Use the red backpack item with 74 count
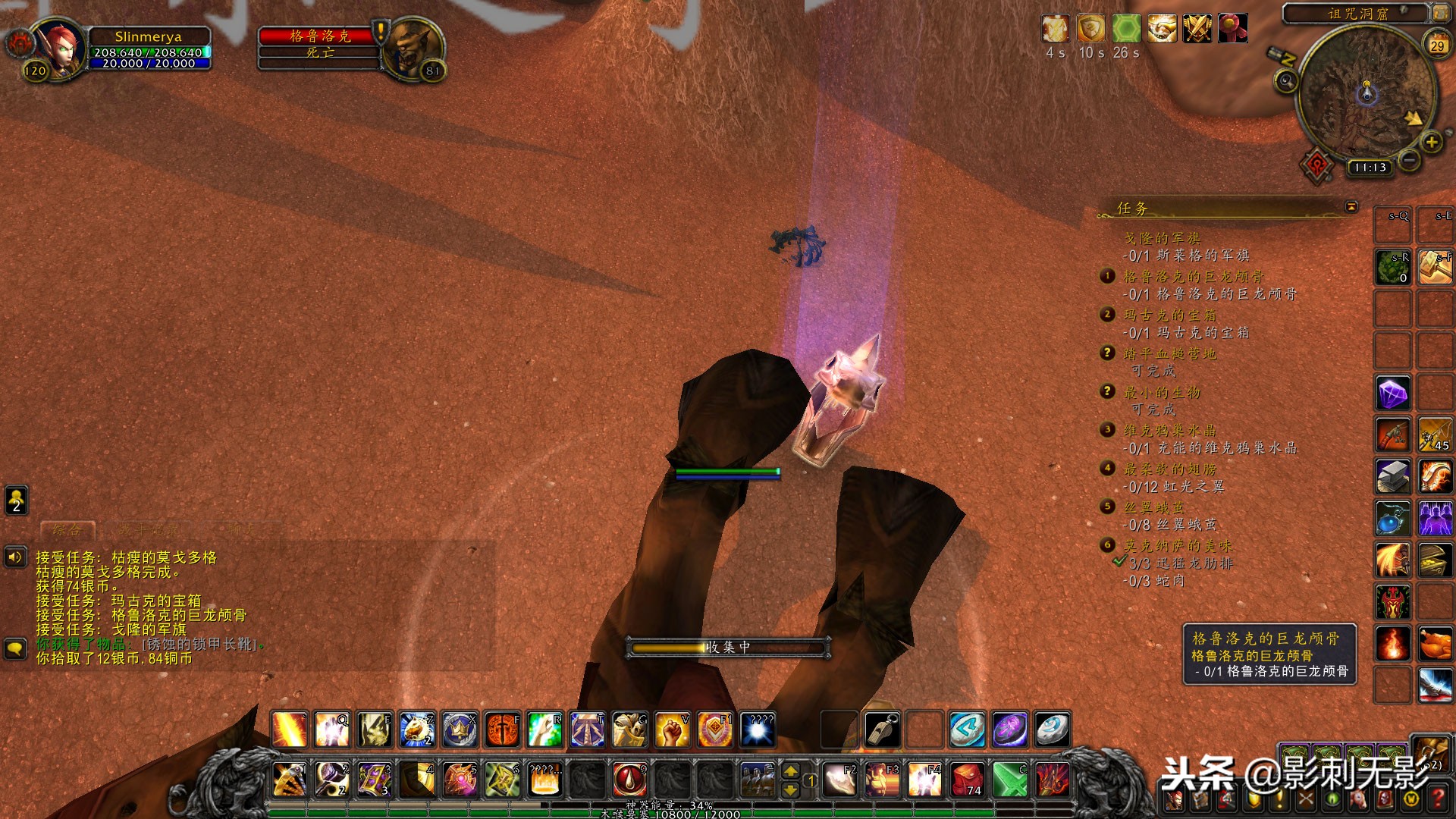Image resolution: width=1456 pixels, height=819 pixels. [x=968, y=779]
